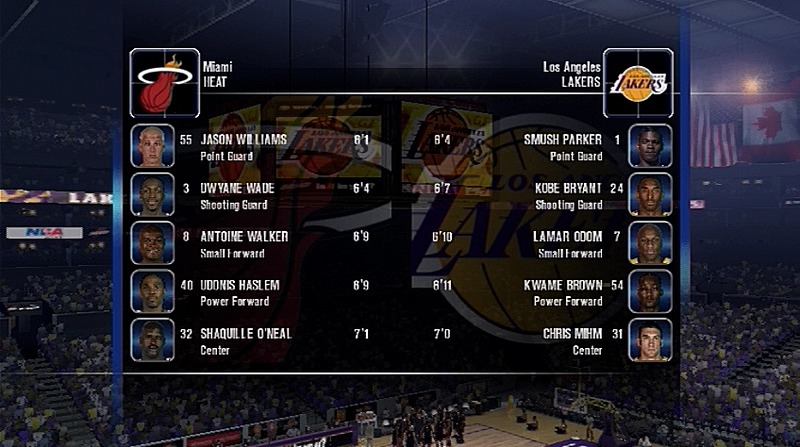Select Kwame Brown's portrait

pyautogui.click(x=649, y=291)
